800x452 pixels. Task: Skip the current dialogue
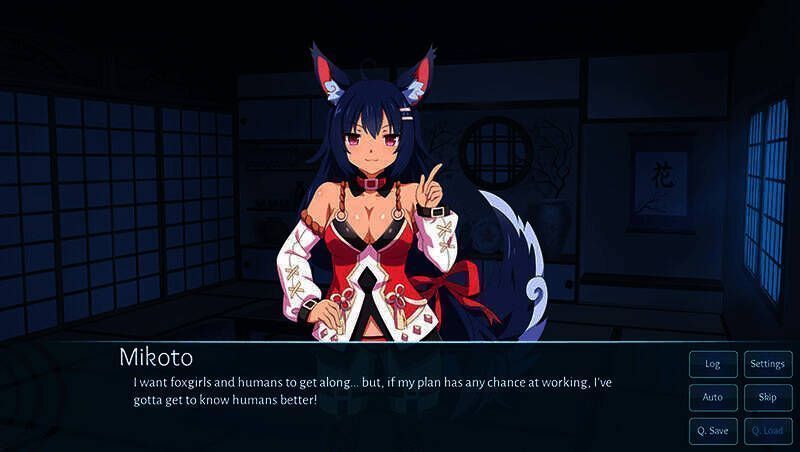(768, 397)
